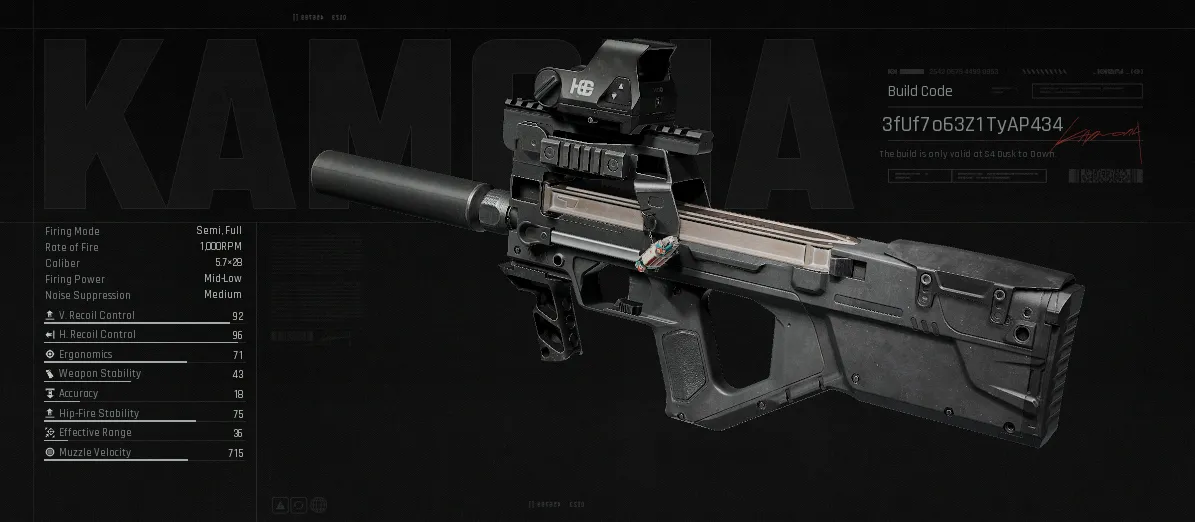
Task: Select the build code 3fUf7o63Z1TyAP434
Action: click(x=972, y=125)
